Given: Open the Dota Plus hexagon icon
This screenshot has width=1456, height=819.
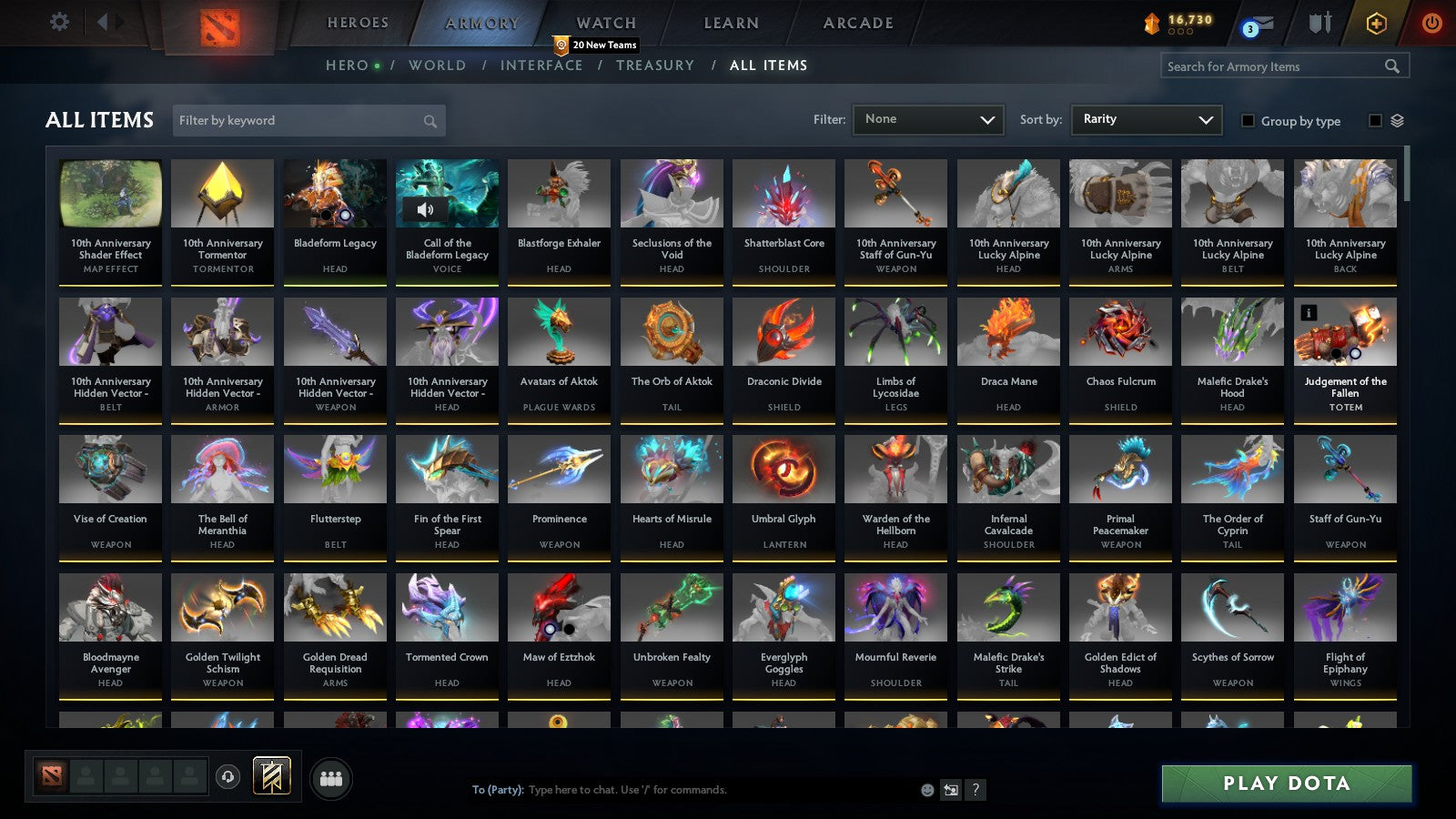Looking at the screenshot, I should 1376,25.
